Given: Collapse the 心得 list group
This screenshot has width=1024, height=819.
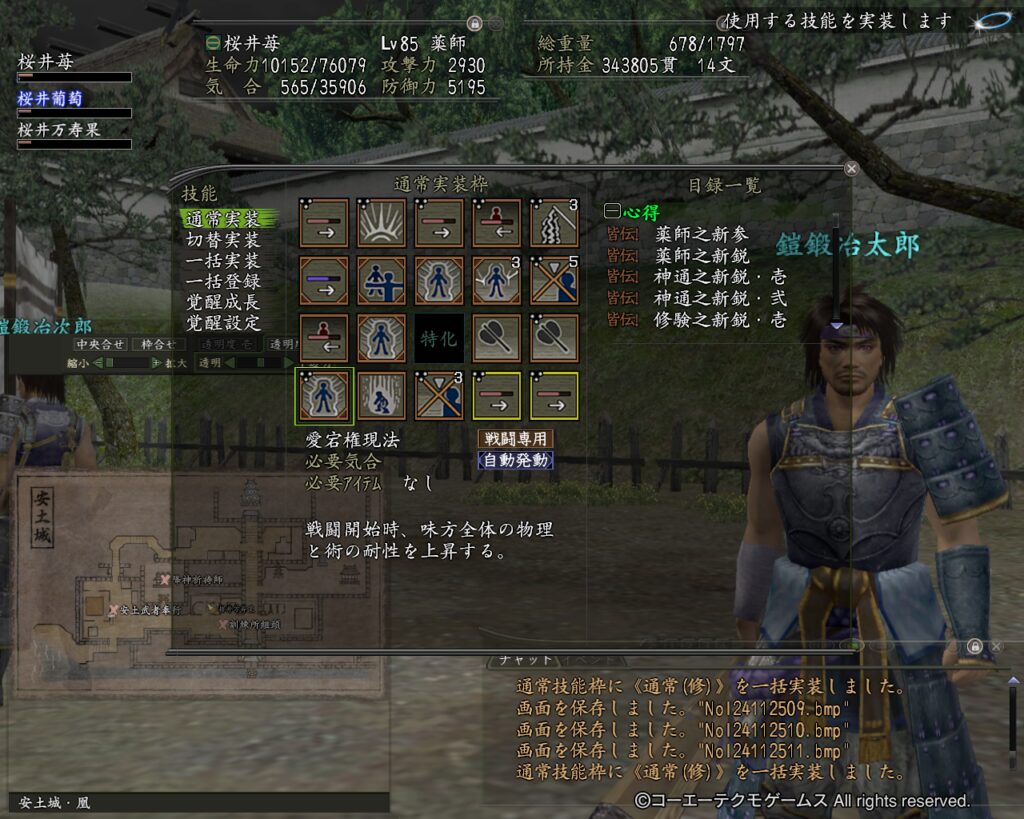Looking at the screenshot, I should 611,212.
